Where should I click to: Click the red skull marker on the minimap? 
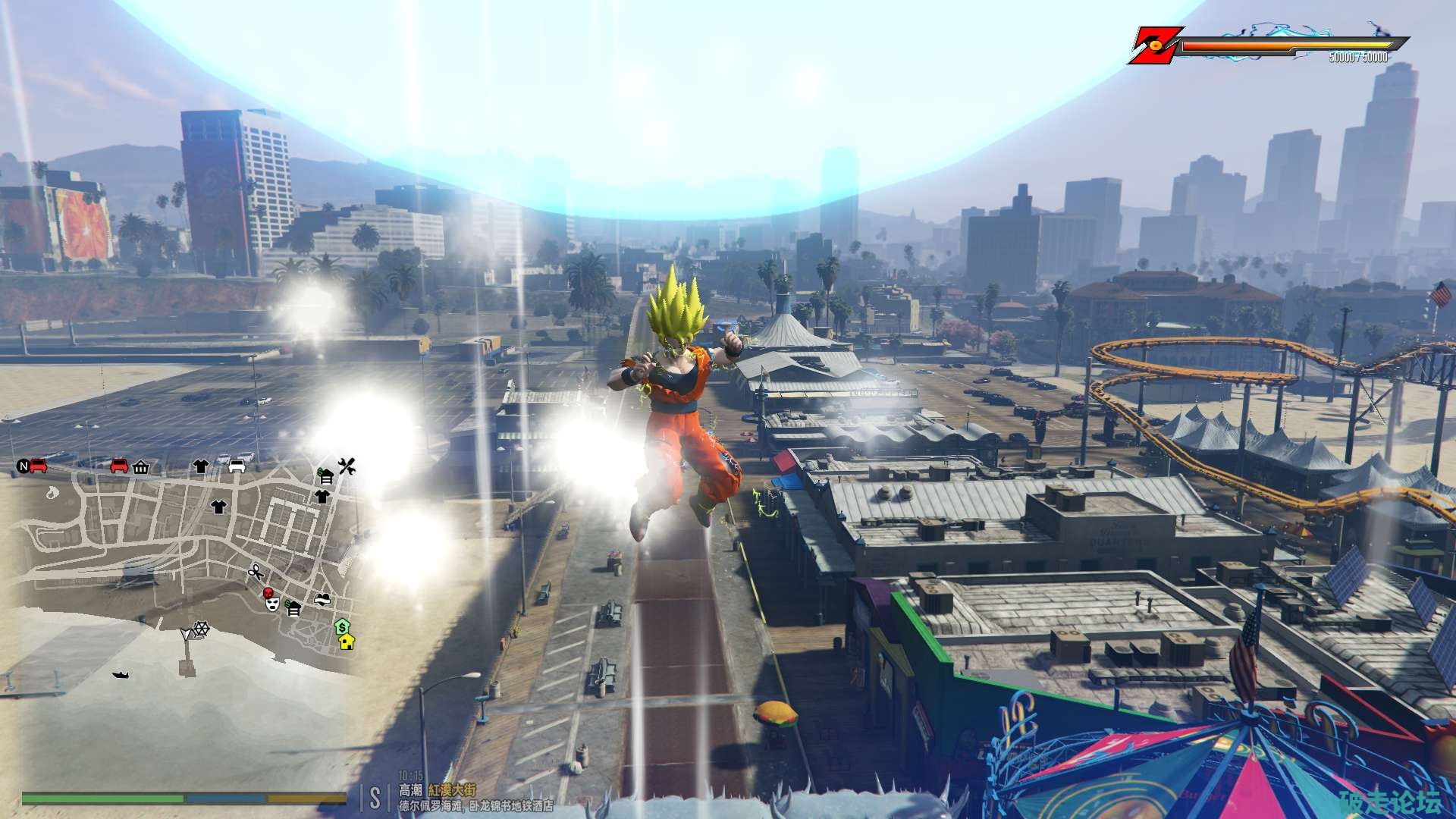(x=268, y=593)
